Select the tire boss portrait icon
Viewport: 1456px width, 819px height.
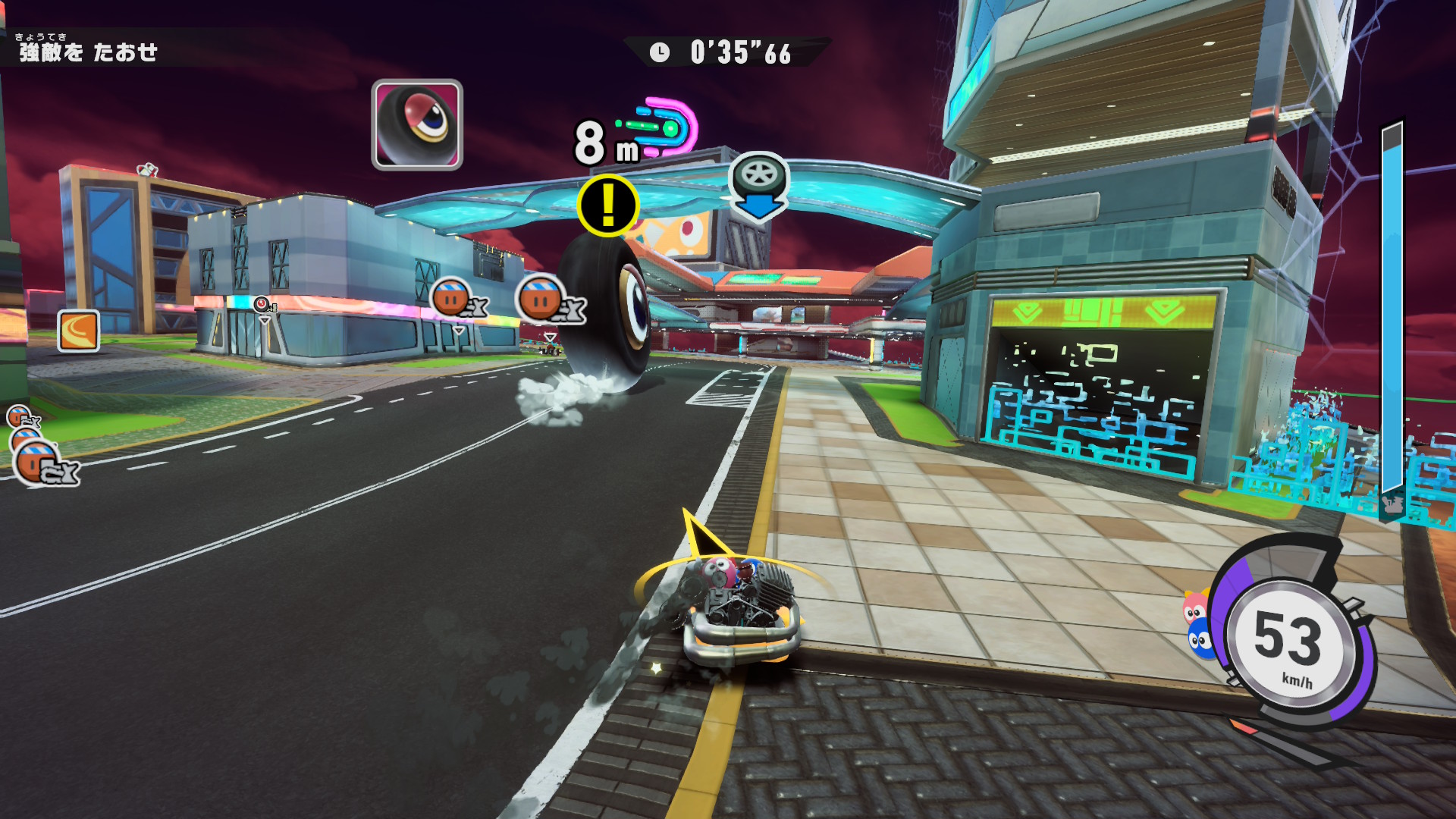tap(417, 124)
